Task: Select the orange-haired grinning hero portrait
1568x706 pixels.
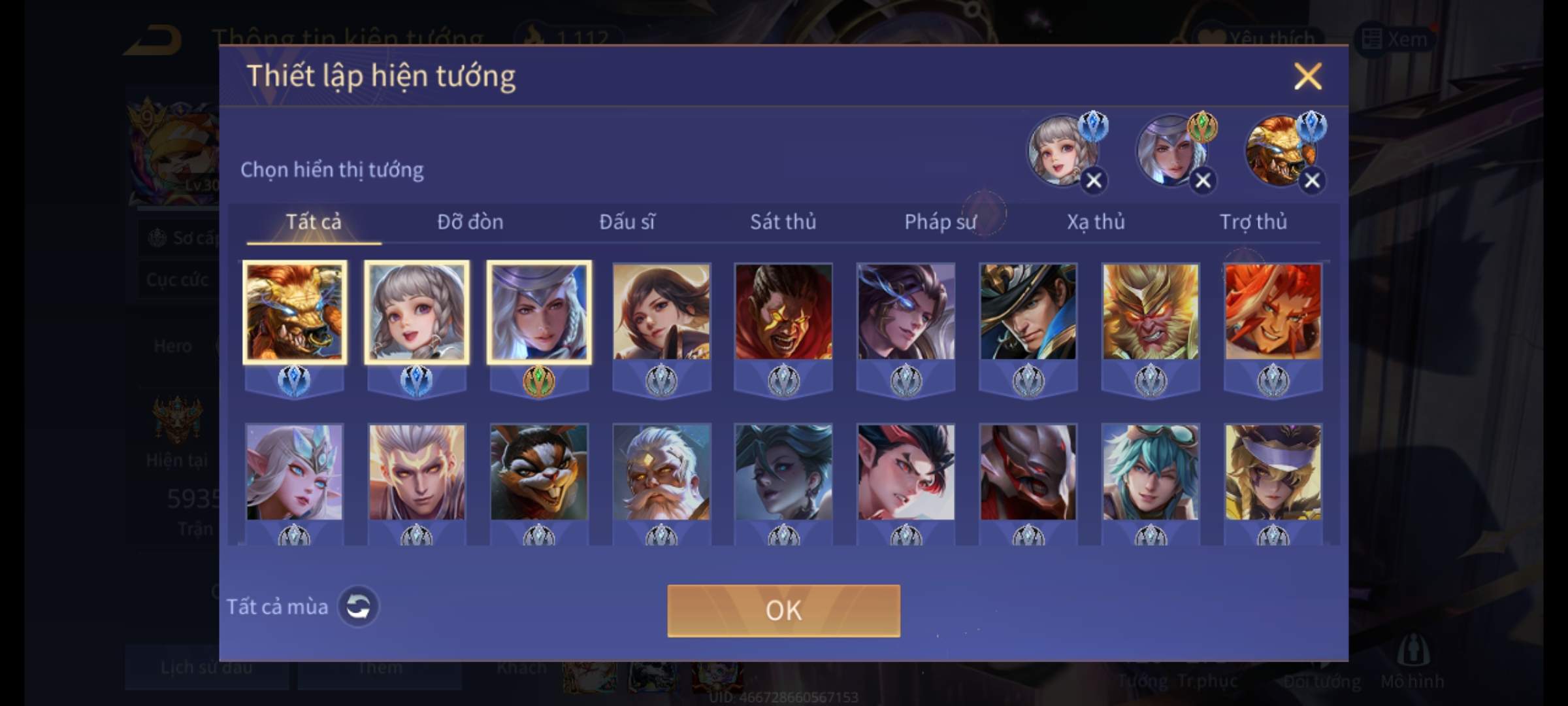Action: 1273,312
